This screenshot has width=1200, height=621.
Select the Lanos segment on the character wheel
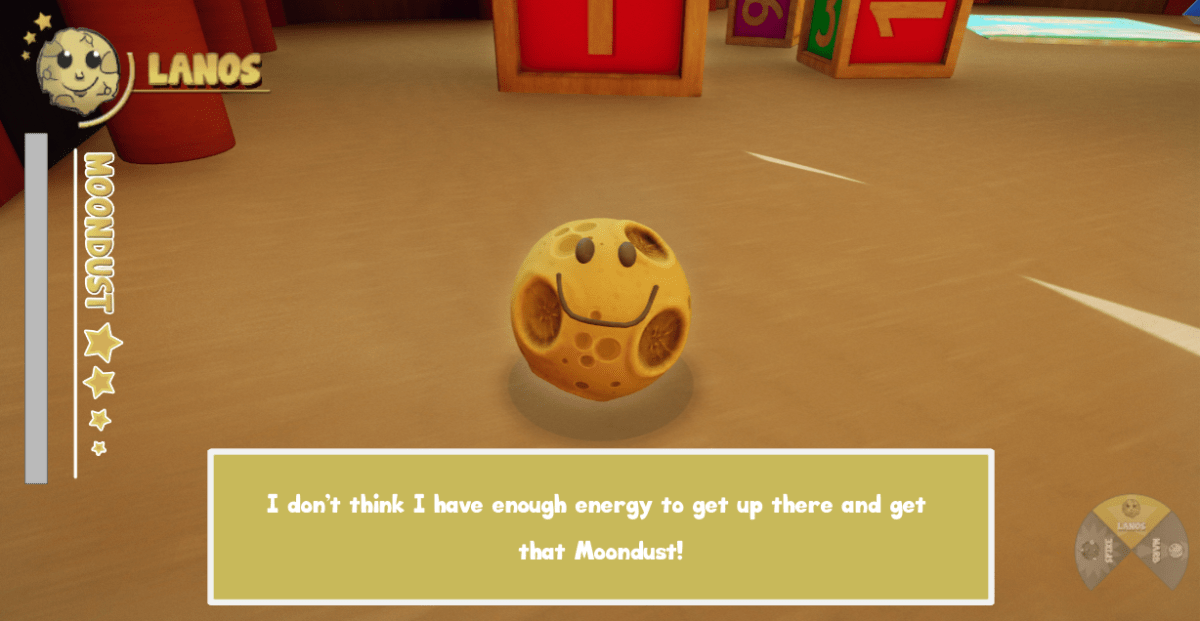tap(1131, 516)
